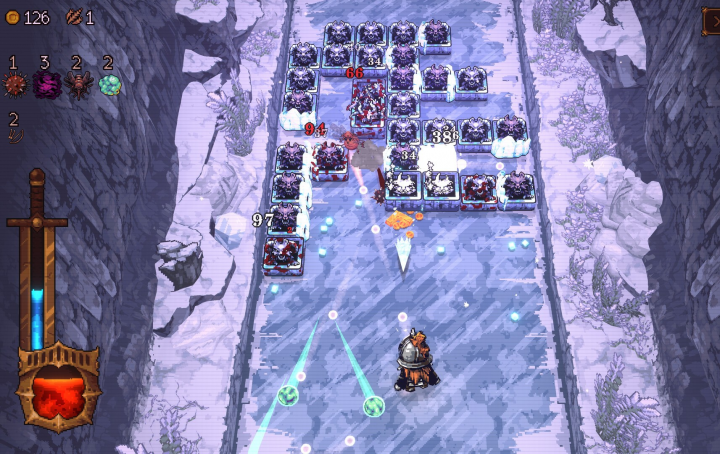Select the green egg cluster ball icon
720x454 pixels.
coord(109,85)
